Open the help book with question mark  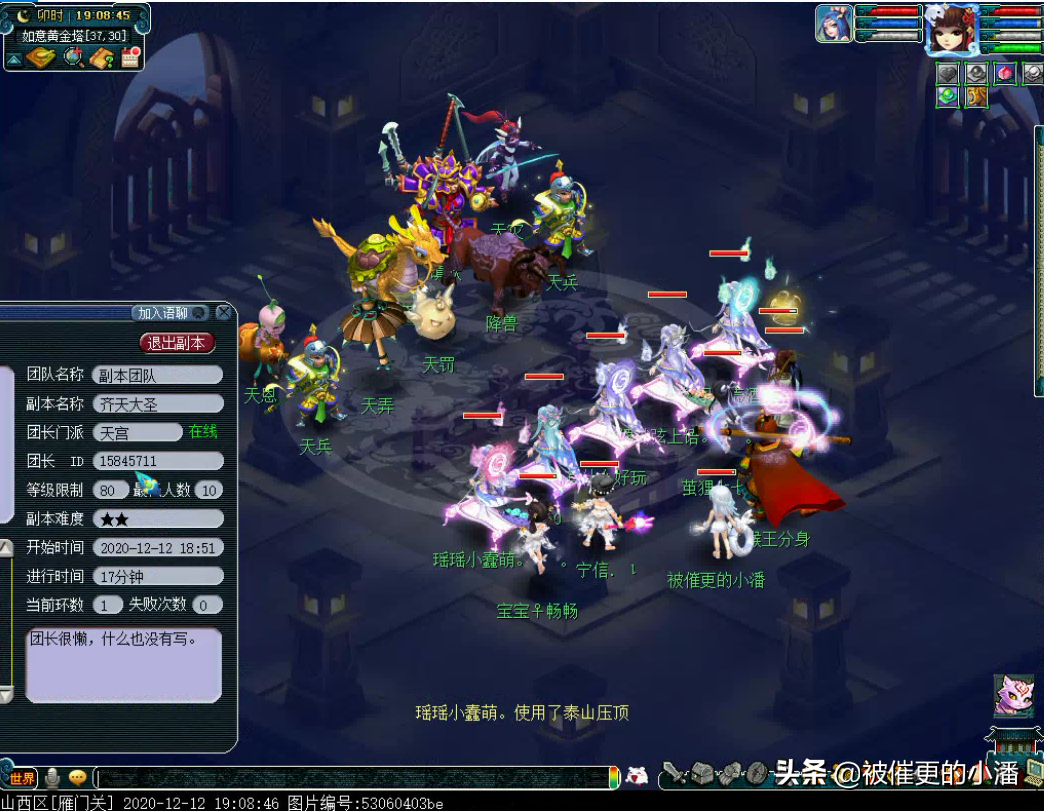(x=101, y=58)
